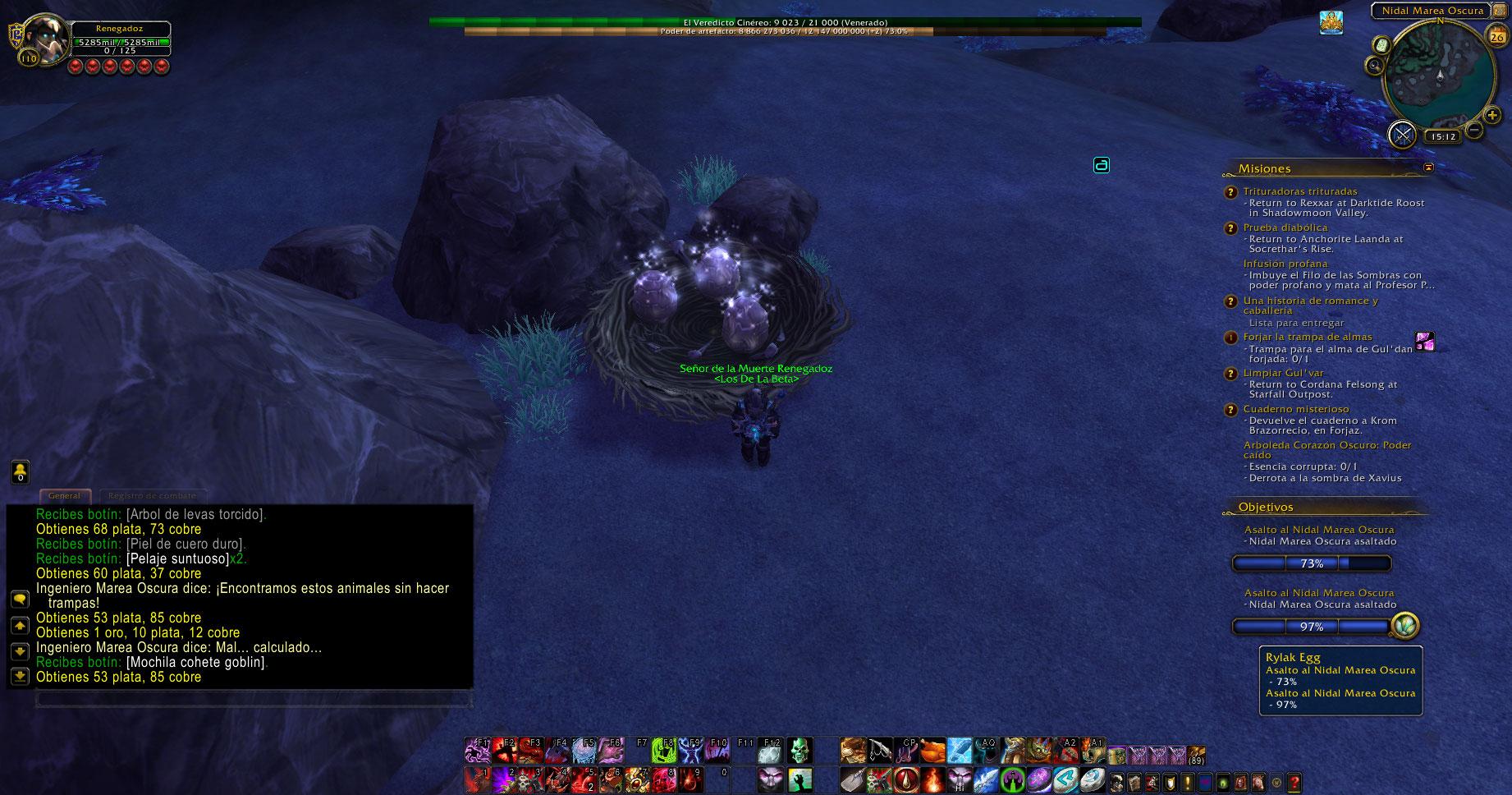Activate the green skull ability icon
Viewport: 1512px width, 795px height.
(799, 750)
